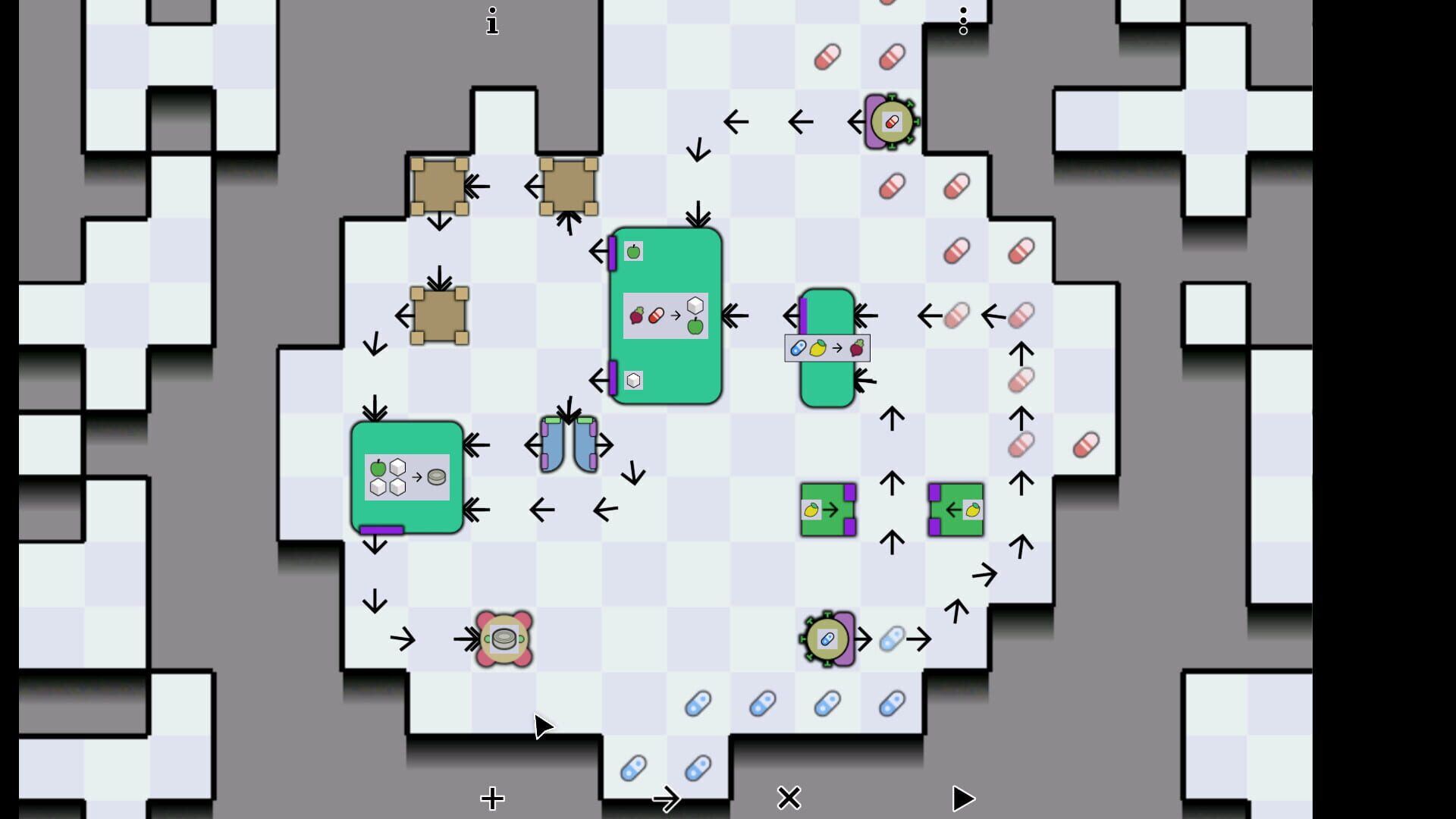Click the X delete tool in the toolbar
Viewport: 1456px width, 819px height.
point(789,798)
